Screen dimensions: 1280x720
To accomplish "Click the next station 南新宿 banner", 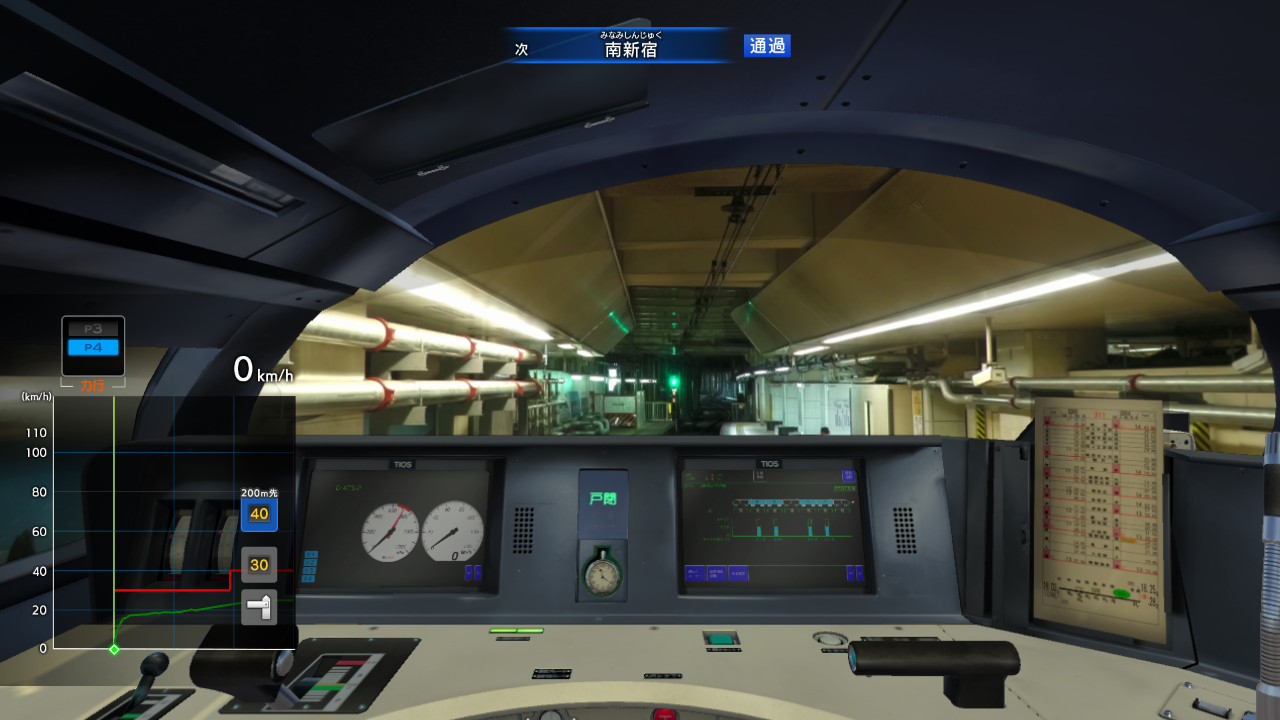I will coord(630,47).
